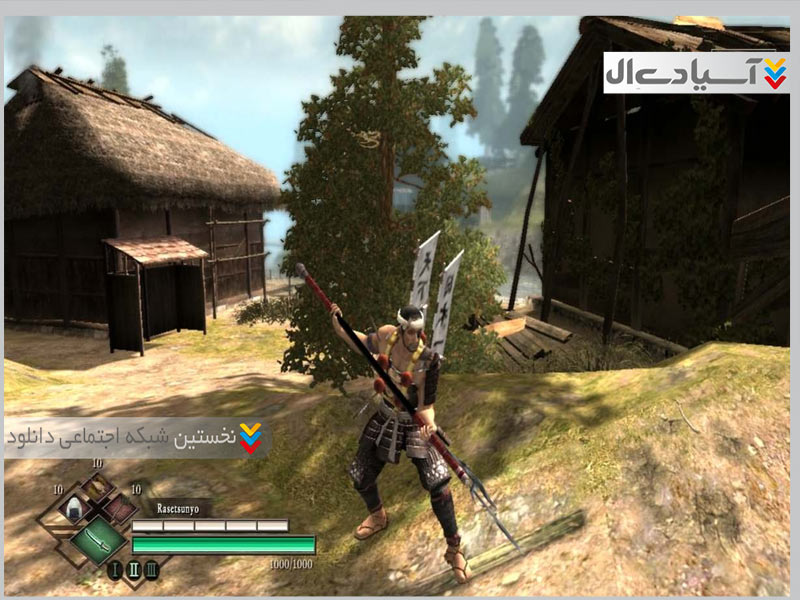Viewport: 800px width, 600px height.
Task: Select the green katana weapon slot
Action: 97,538
